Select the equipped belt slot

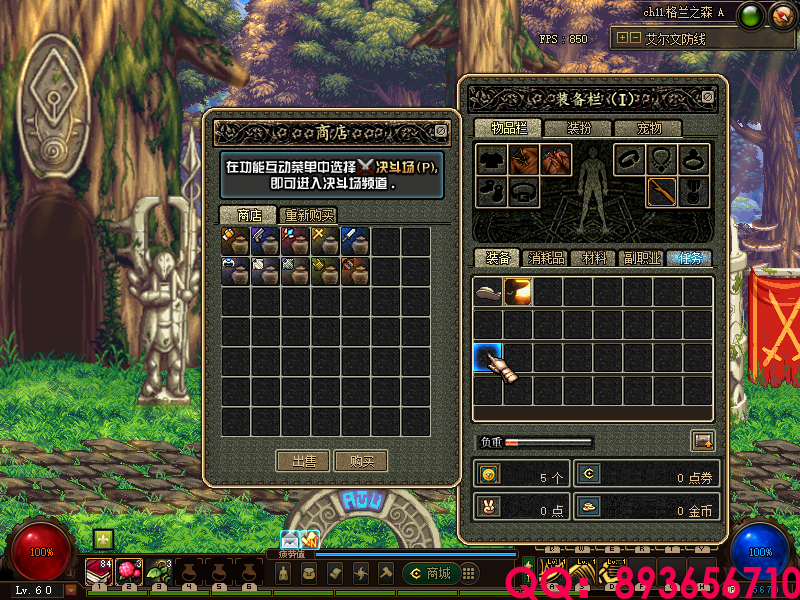pyautogui.click(x=524, y=191)
